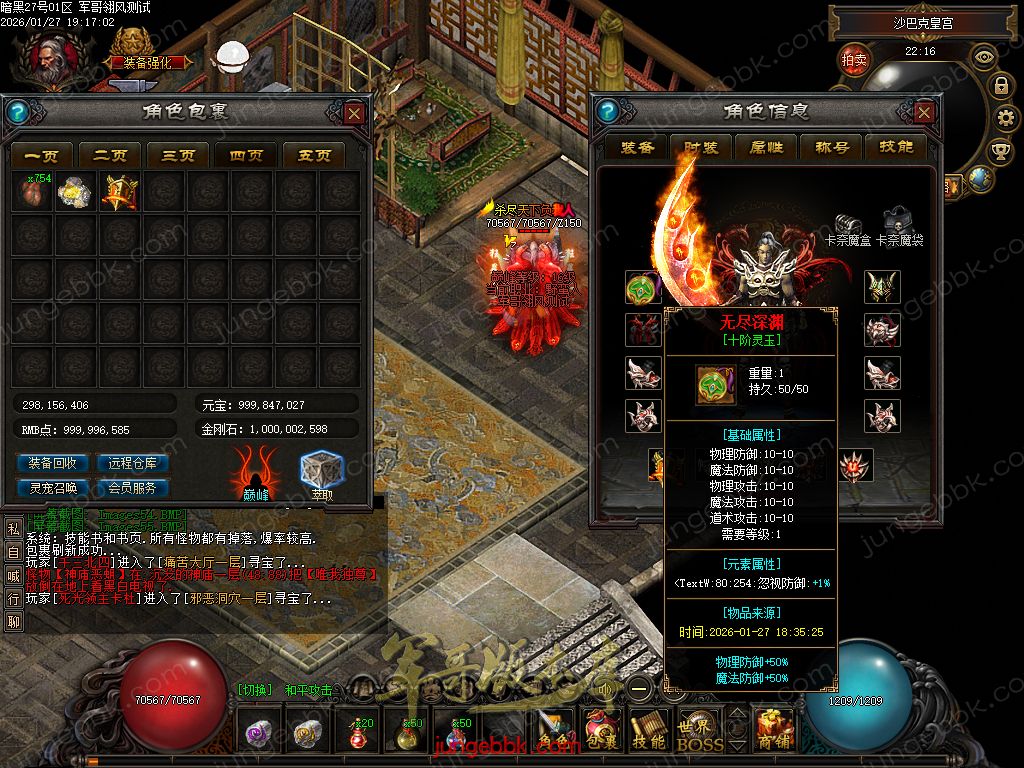This screenshot has width=1024, height=768.
Task: Open 会员服务 member services
Action: pos(132,488)
